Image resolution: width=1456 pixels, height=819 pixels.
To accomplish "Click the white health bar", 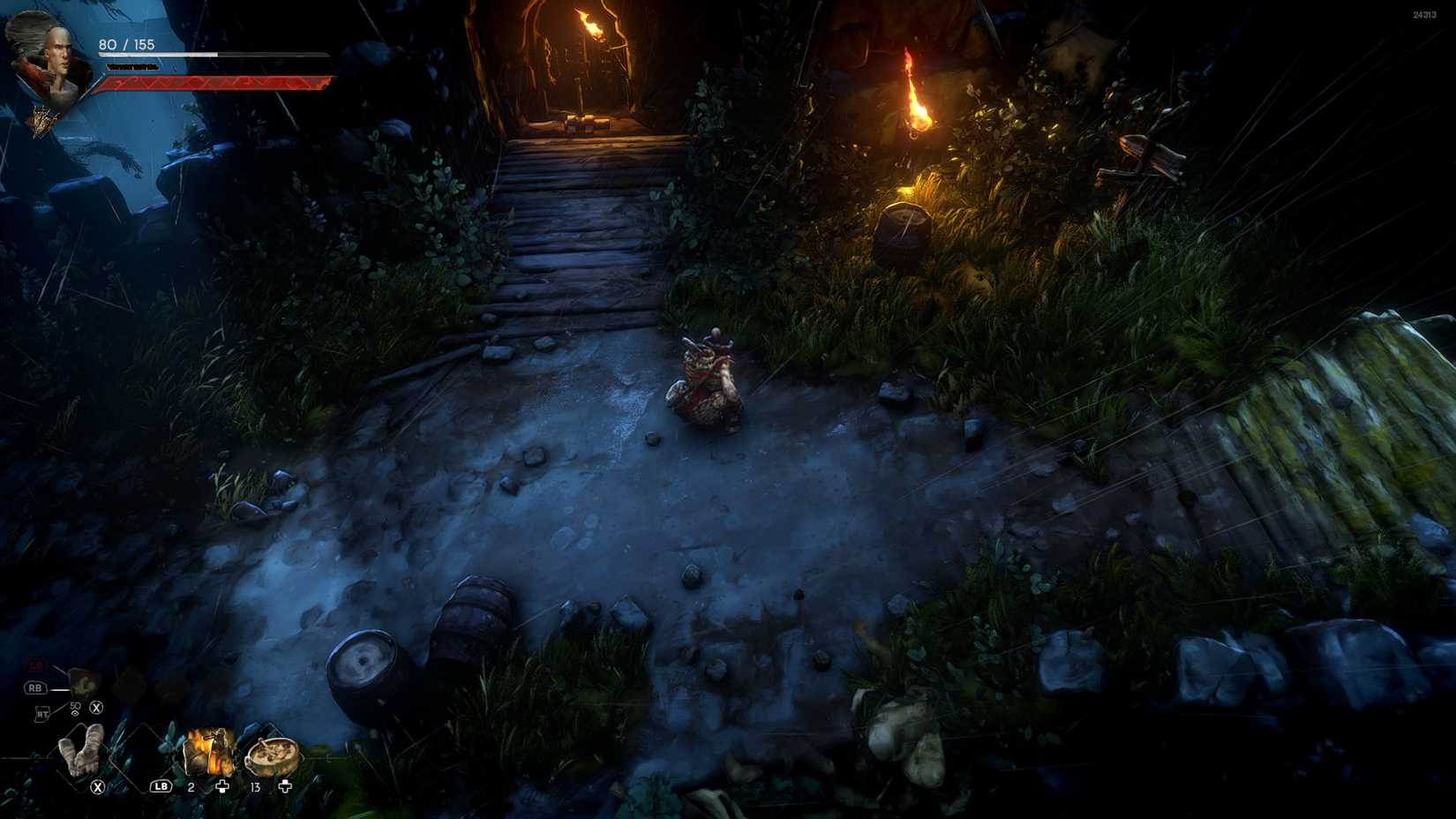I will [x=158, y=55].
